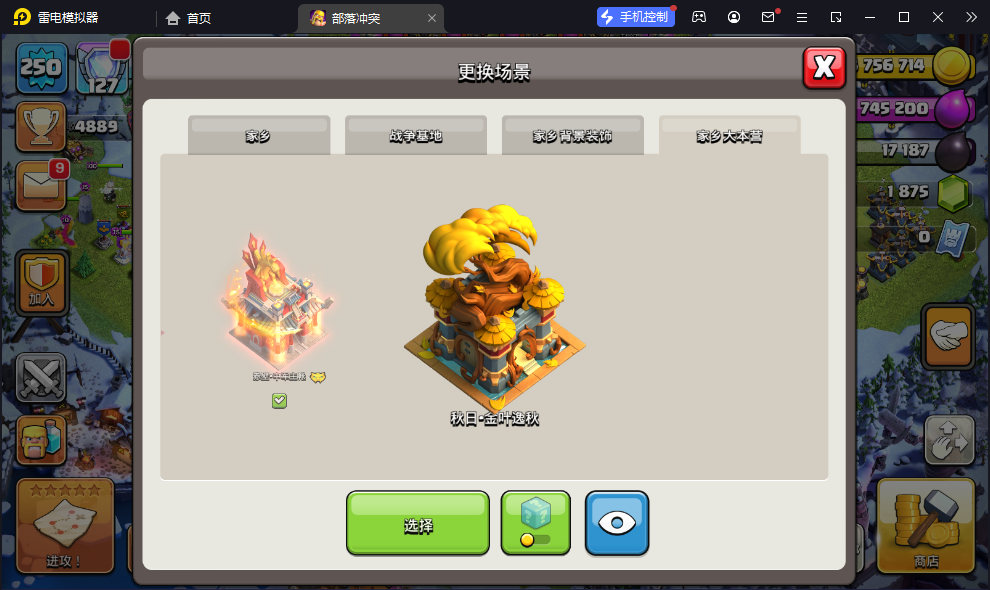Screen dimensions: 990x590
Task: Click the green 选择 button
Action: [x=418, y=523]
